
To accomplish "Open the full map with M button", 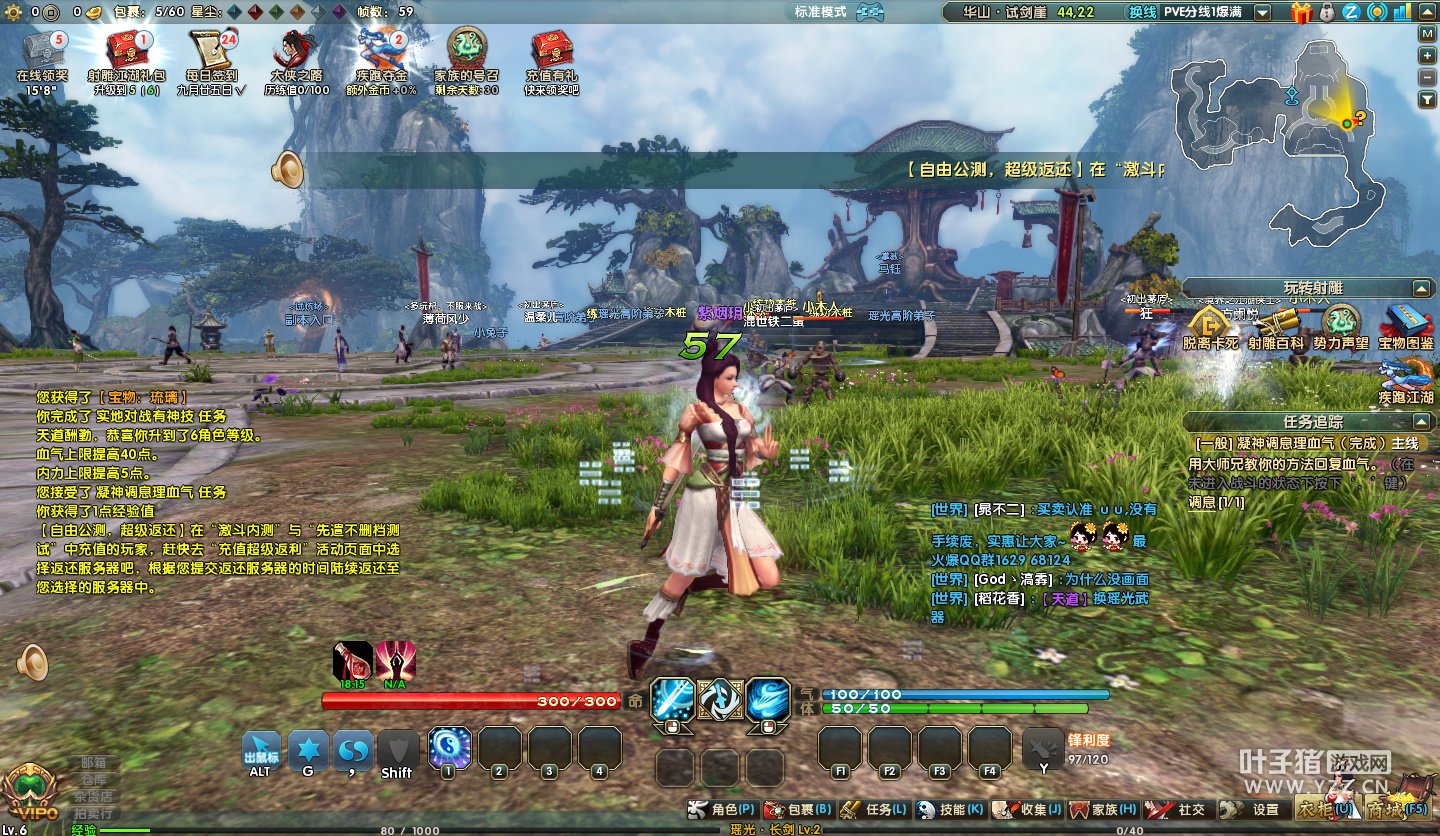I will pyautogui.click(x=1427, y=32).
